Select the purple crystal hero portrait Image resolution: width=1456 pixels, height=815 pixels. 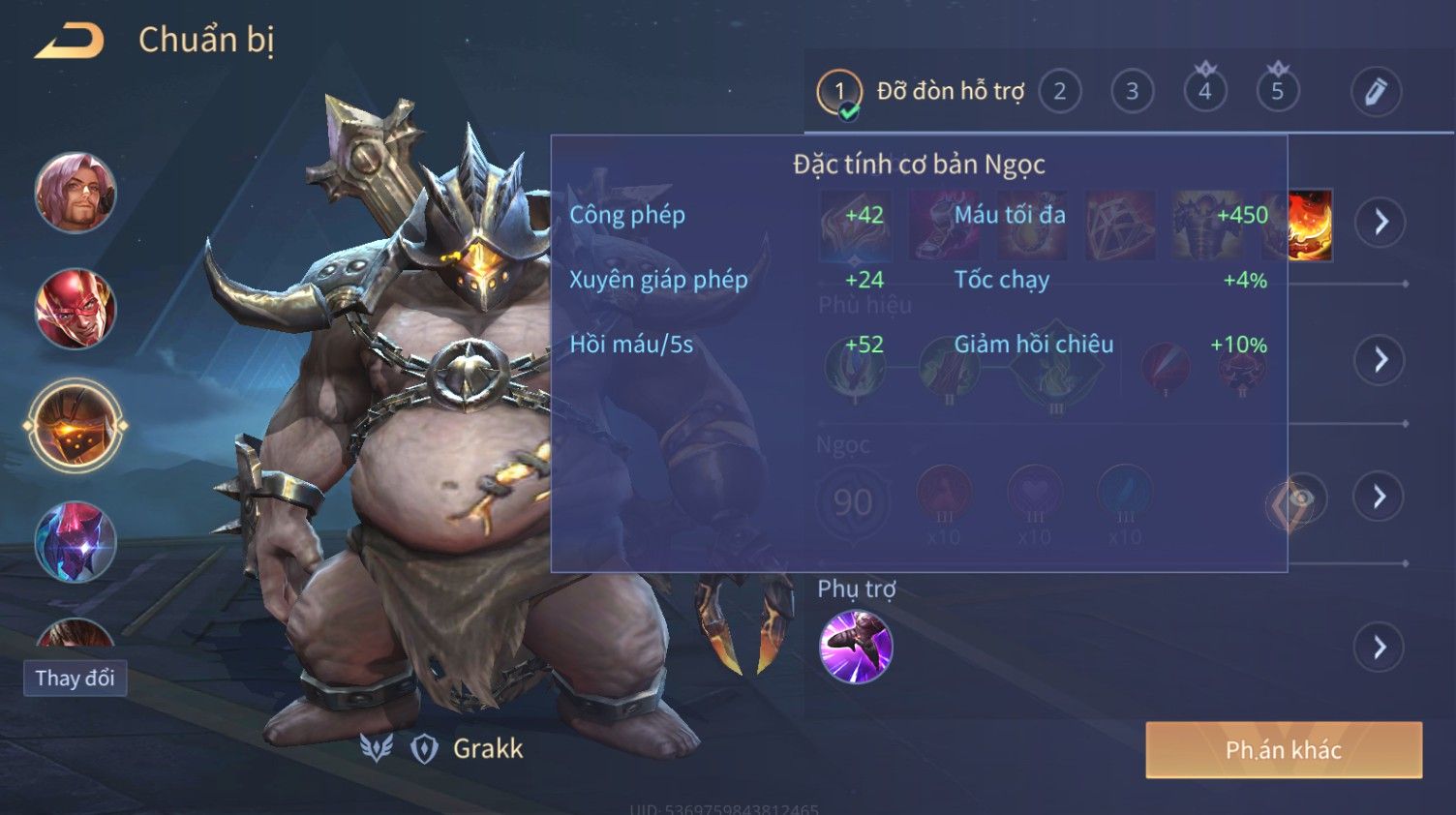point(76,542)
